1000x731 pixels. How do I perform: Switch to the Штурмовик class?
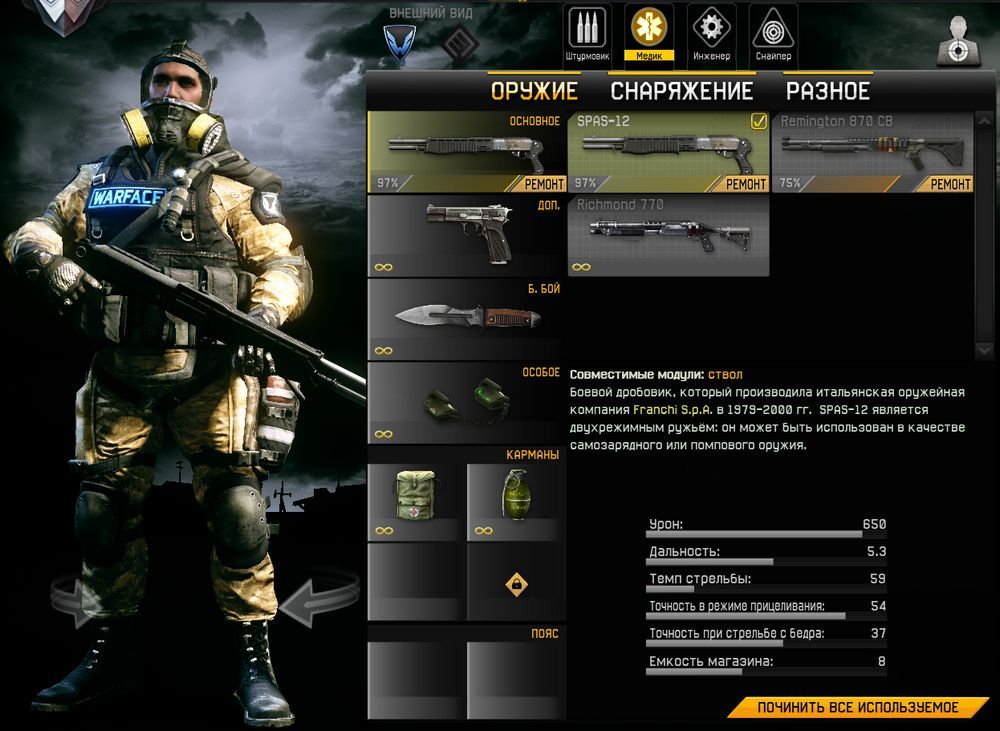[587, 32]
